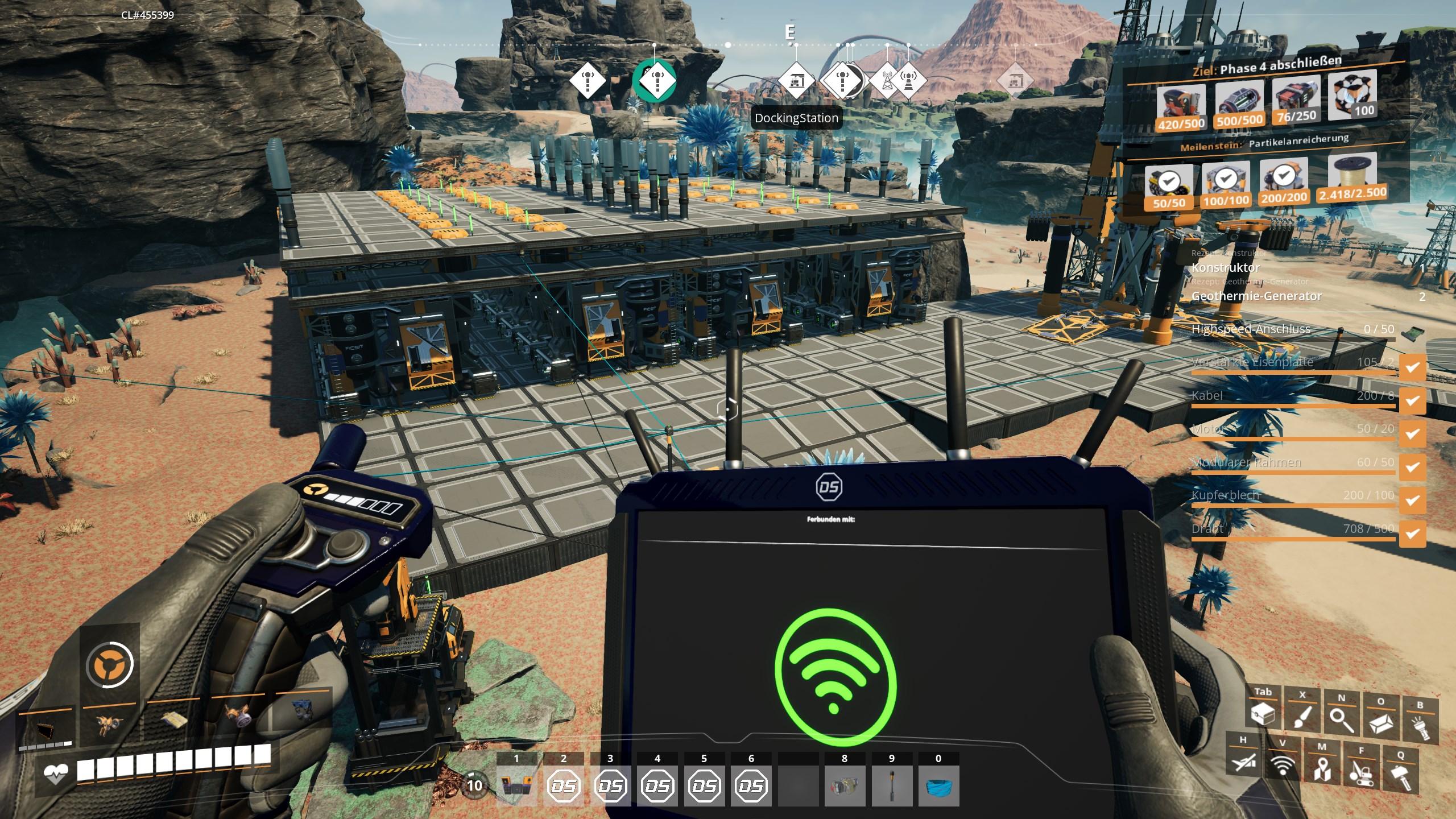Activate the wifi signal icon
Viewport: 1456px width, 819px height.
pos(1283,764)
